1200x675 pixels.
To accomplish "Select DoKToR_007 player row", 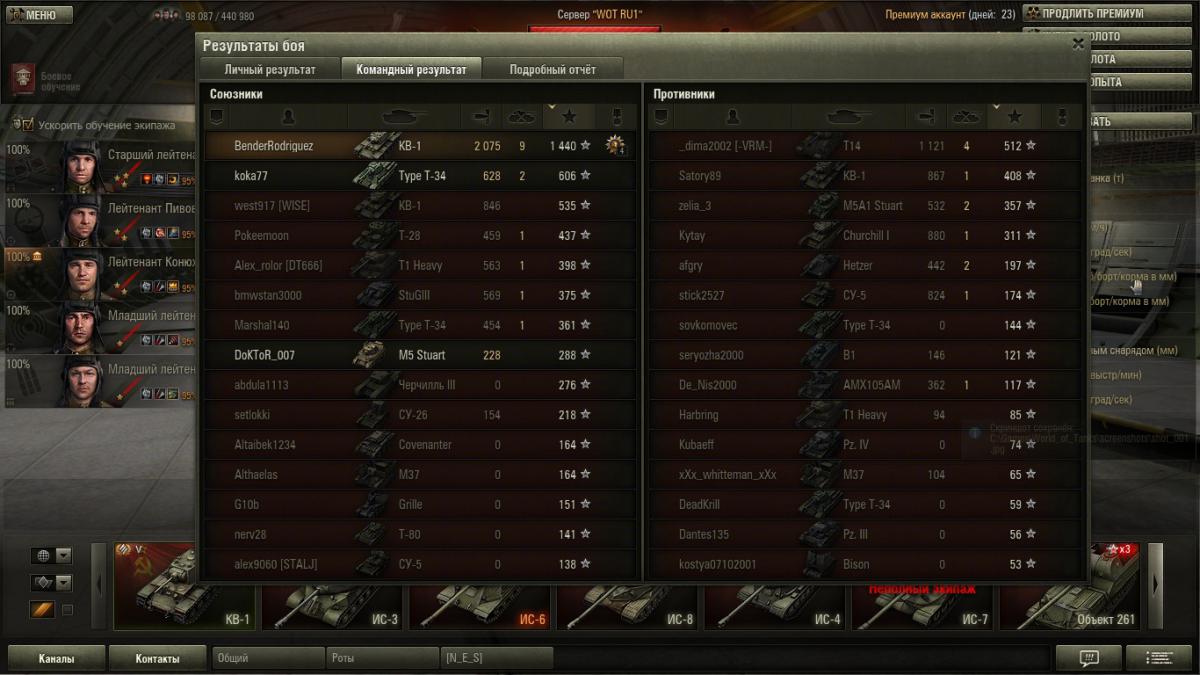I will click(x=420, y=355).
